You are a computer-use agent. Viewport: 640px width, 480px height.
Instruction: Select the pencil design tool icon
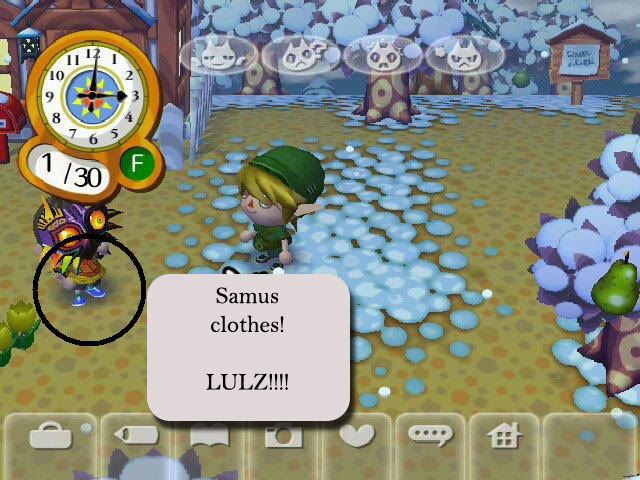135,437
